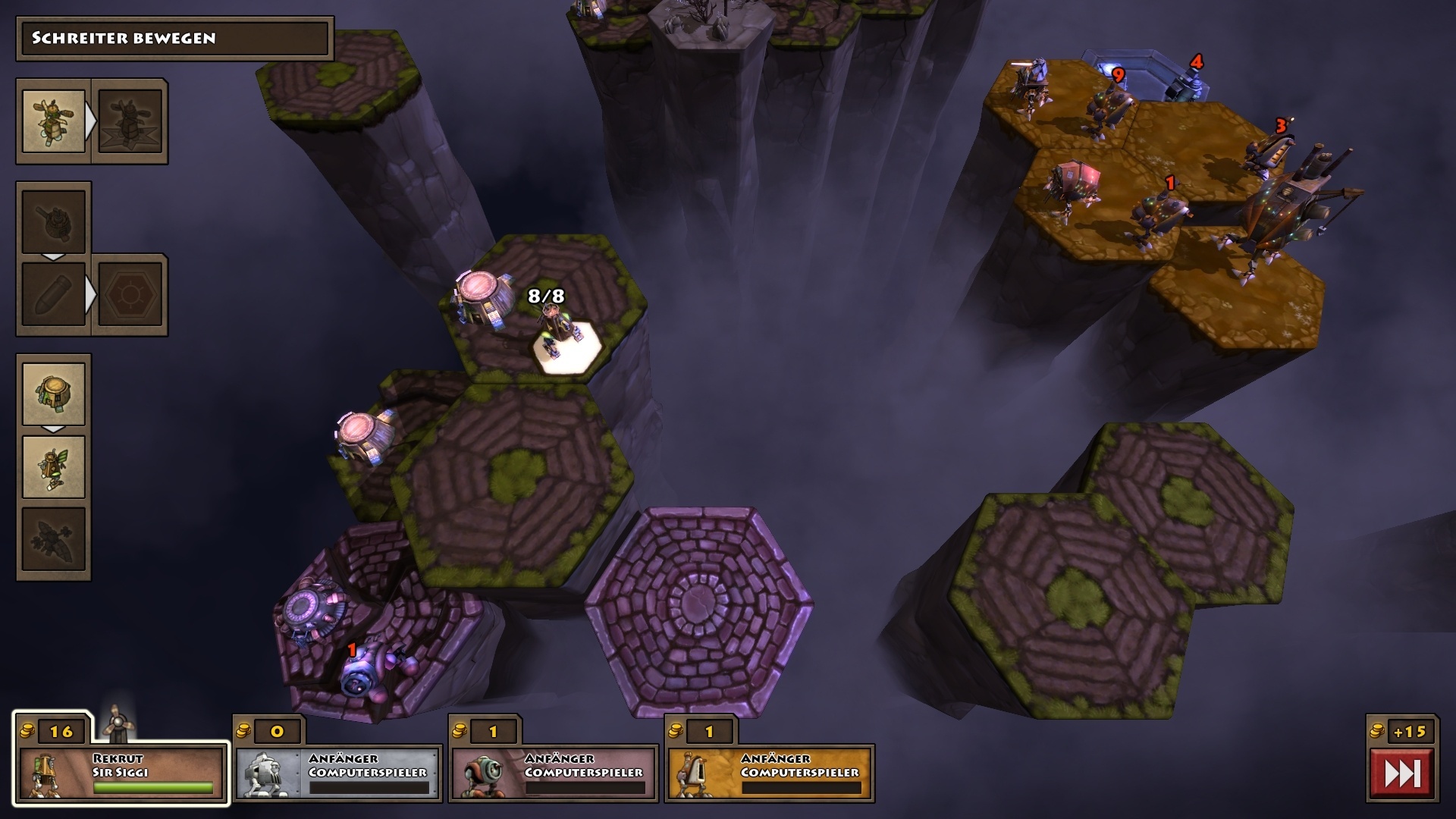
Task: Click the harvester building icon
Action: coord(52,393)
